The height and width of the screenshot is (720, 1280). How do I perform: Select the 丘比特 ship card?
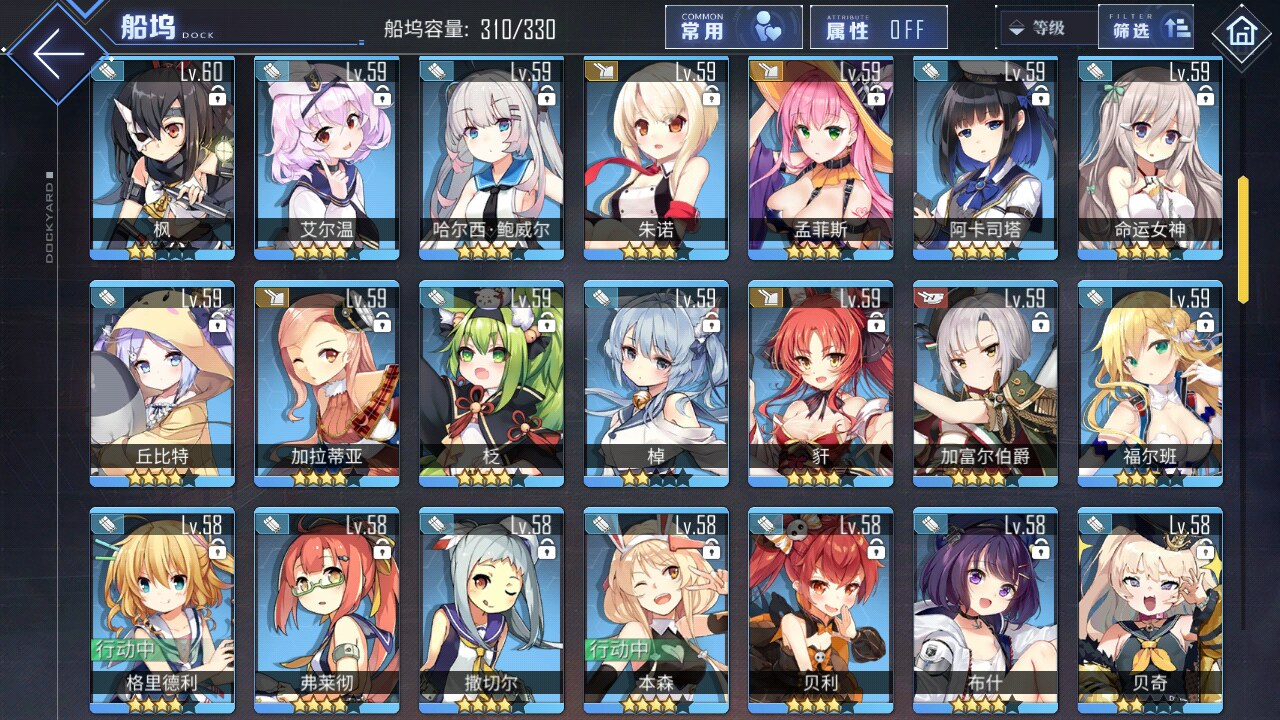(x=162, y=384)
